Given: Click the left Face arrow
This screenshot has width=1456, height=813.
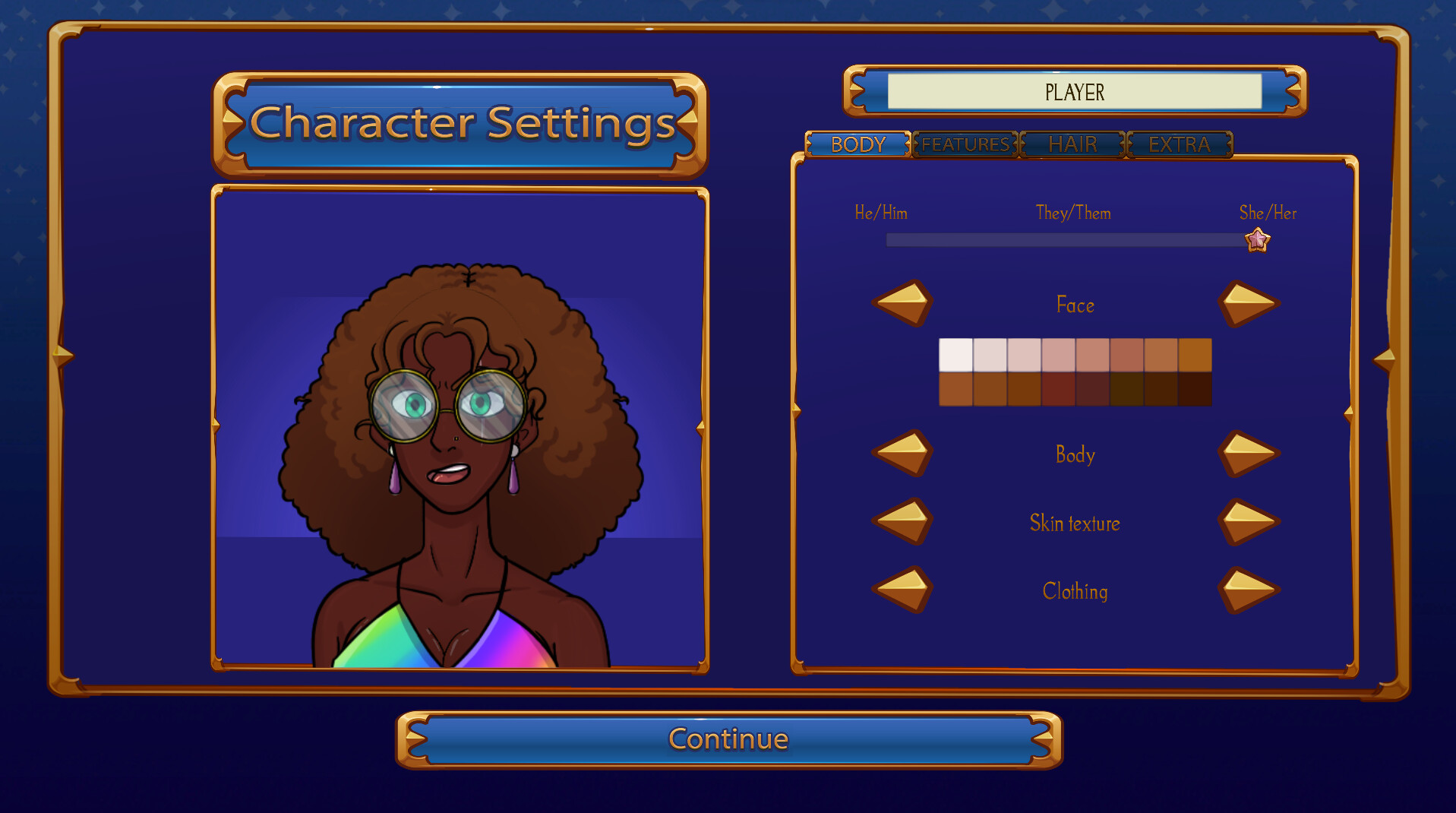Looking at the screenshot, I should 902,303.
